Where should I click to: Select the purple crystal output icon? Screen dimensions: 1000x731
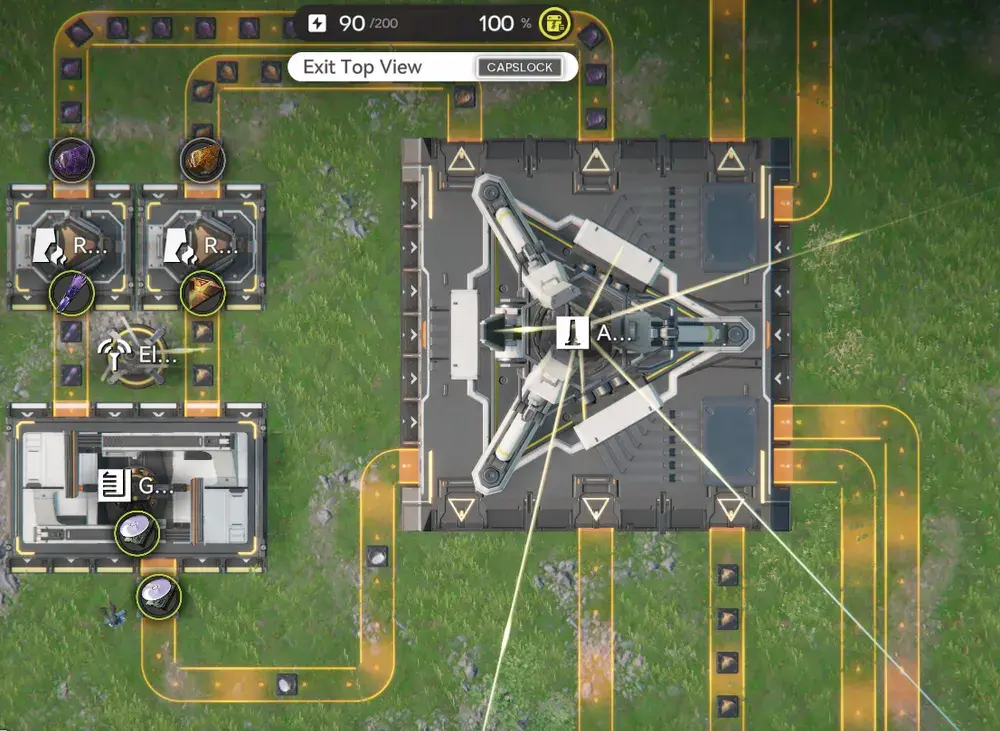72,291
